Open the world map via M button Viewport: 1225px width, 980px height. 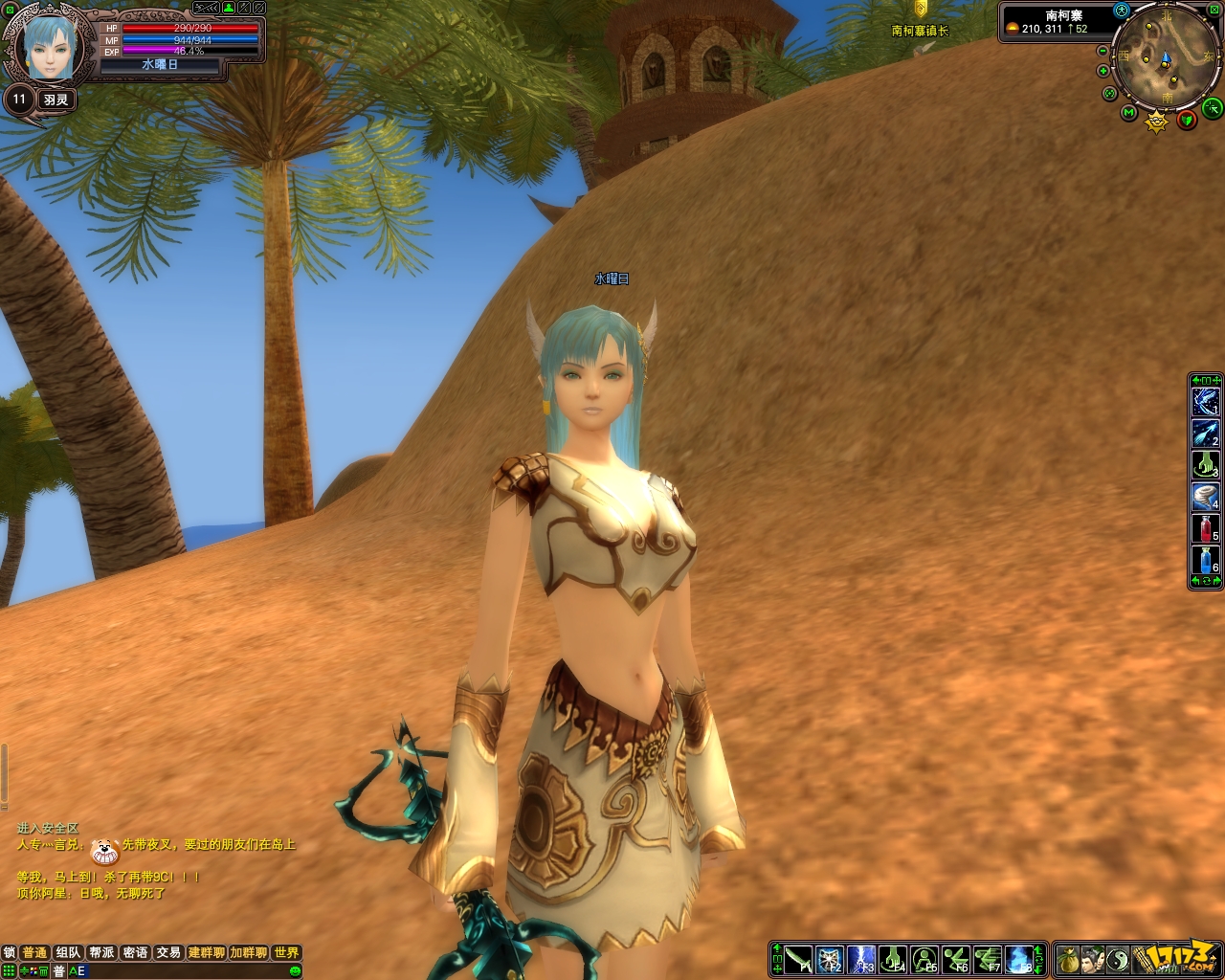(x=1129, y=114)
